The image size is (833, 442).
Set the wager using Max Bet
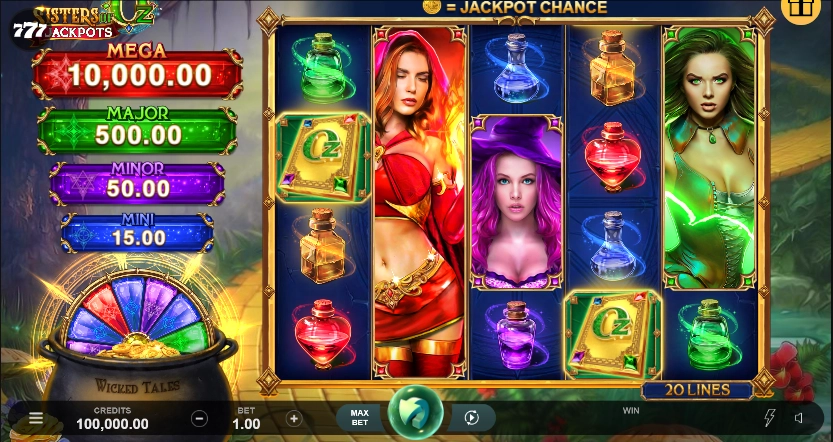360,418
